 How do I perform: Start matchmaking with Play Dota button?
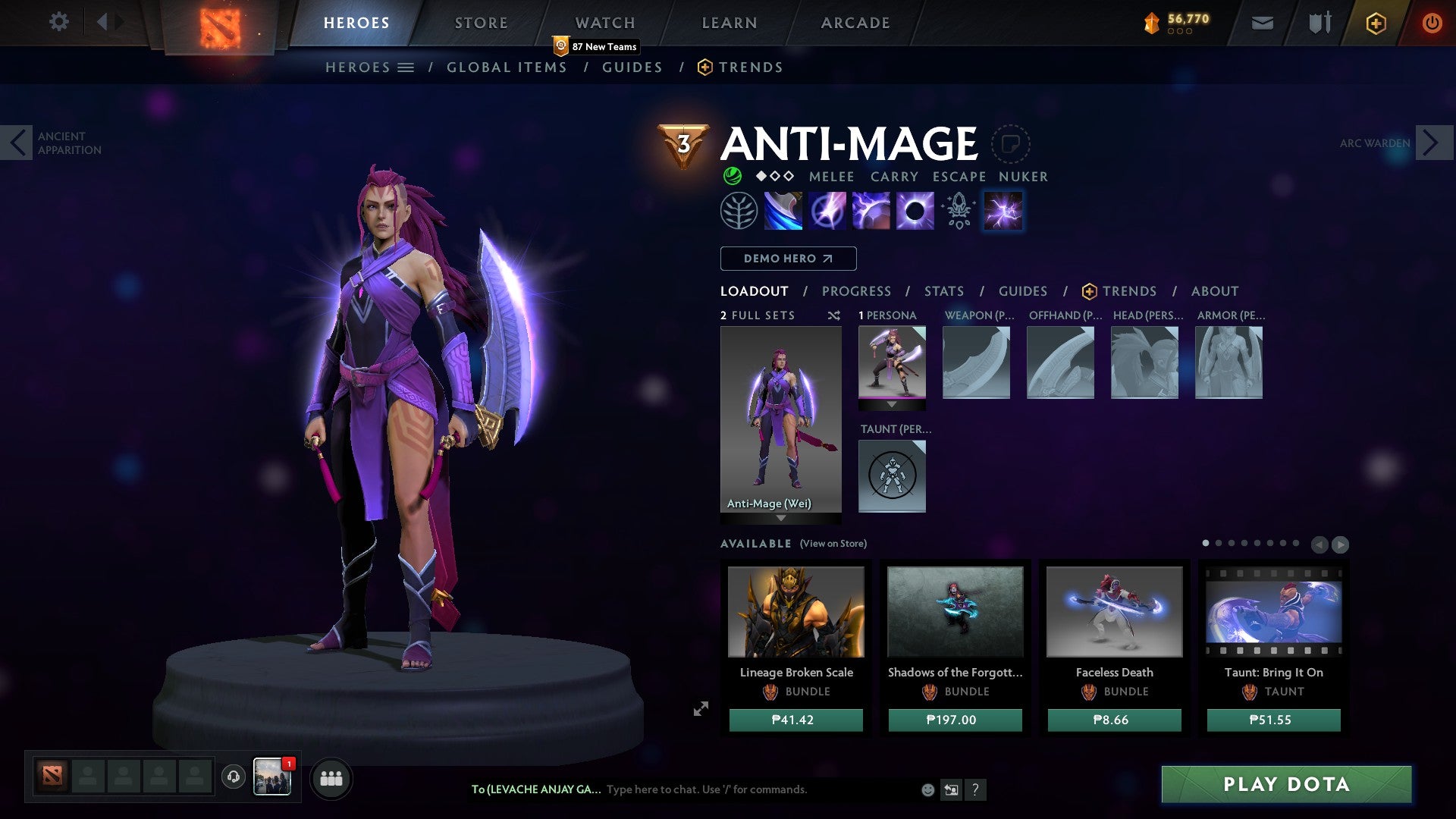pyautogui.click(x=1286, y=784)
